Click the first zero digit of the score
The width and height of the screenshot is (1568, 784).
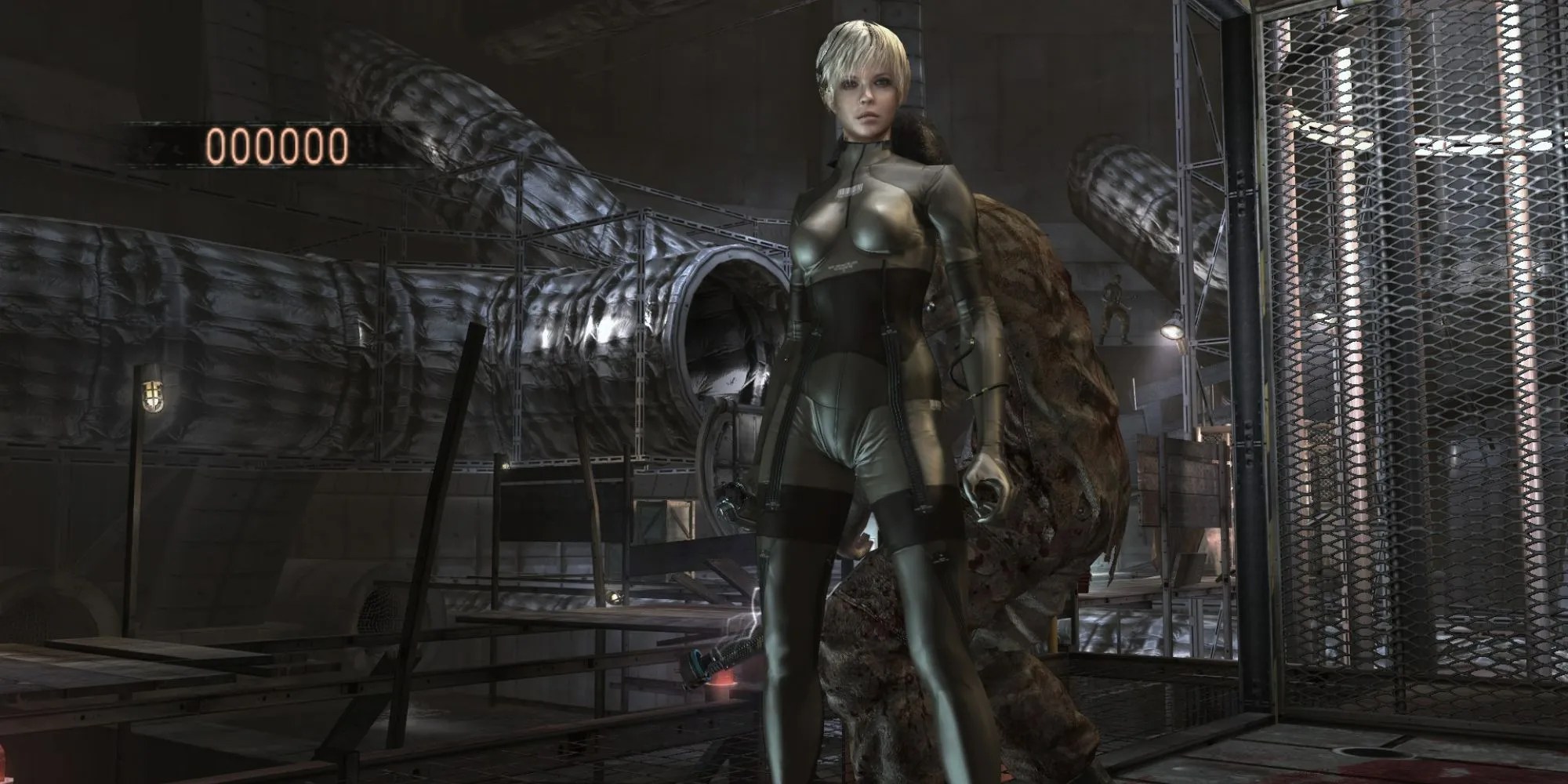(x=217, y=145)
